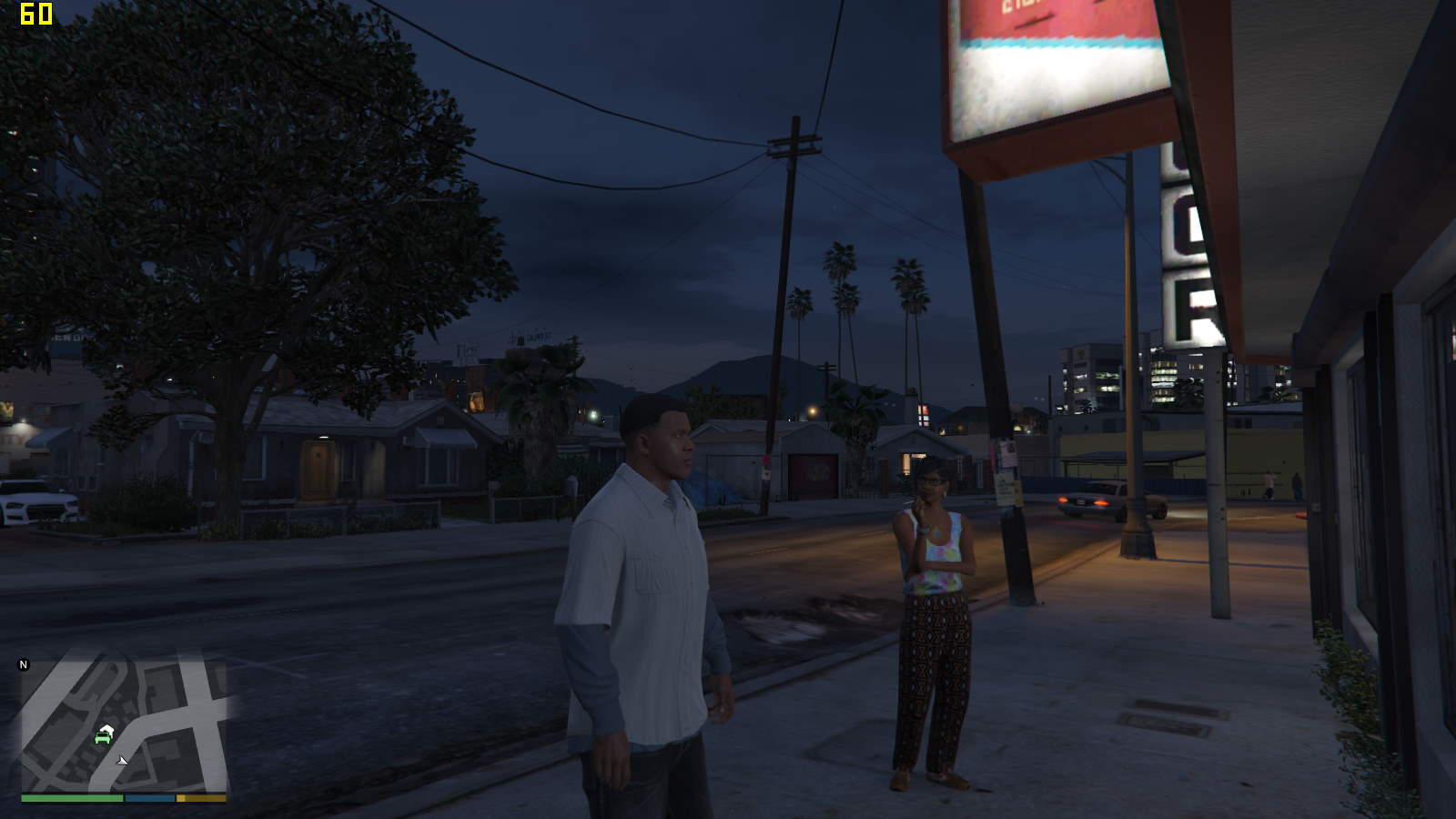
Task: Click the north N compass indicator
Action: click(x=24, y=665)
